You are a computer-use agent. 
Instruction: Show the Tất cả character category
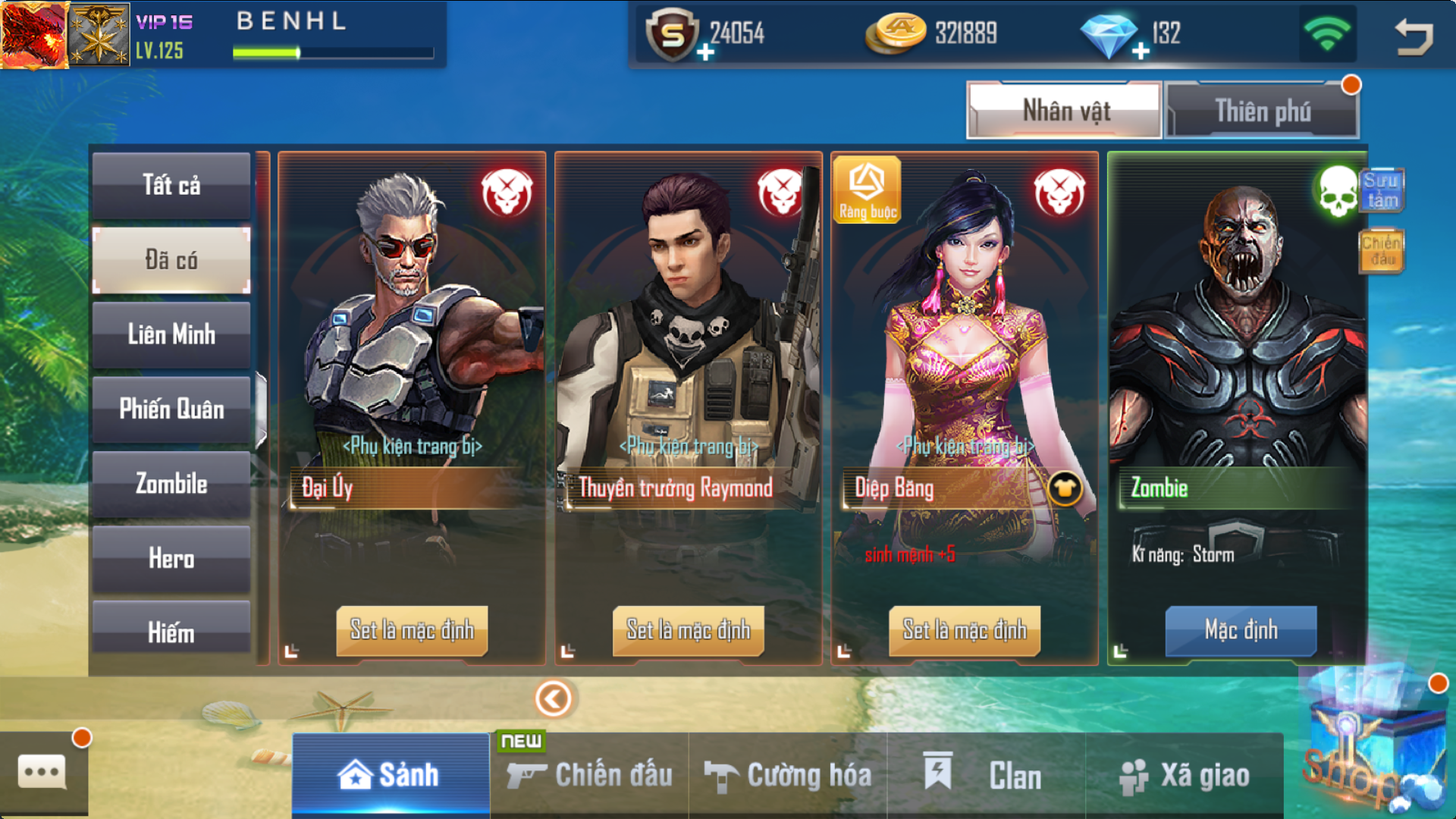click(171, 185)
